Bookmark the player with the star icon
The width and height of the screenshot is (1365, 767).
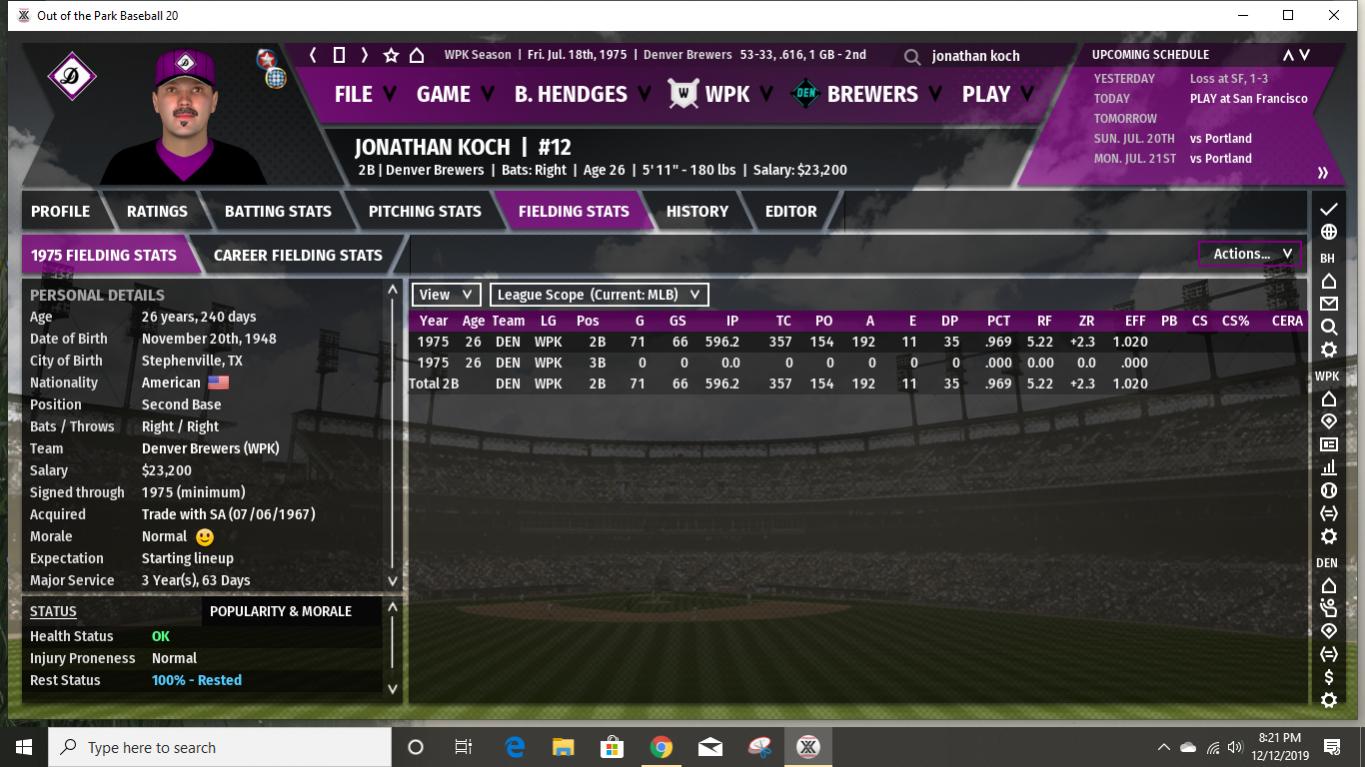pos(391,55)
